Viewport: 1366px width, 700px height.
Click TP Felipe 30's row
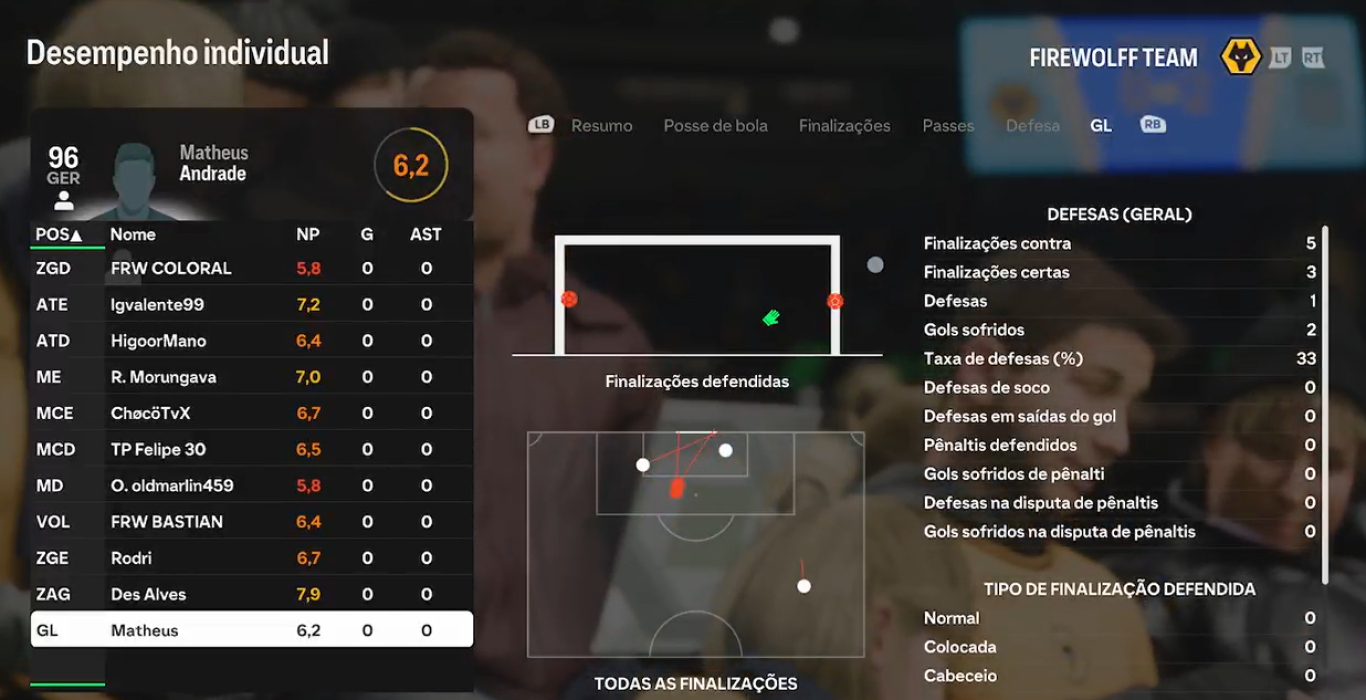click(x=251, y=449)
